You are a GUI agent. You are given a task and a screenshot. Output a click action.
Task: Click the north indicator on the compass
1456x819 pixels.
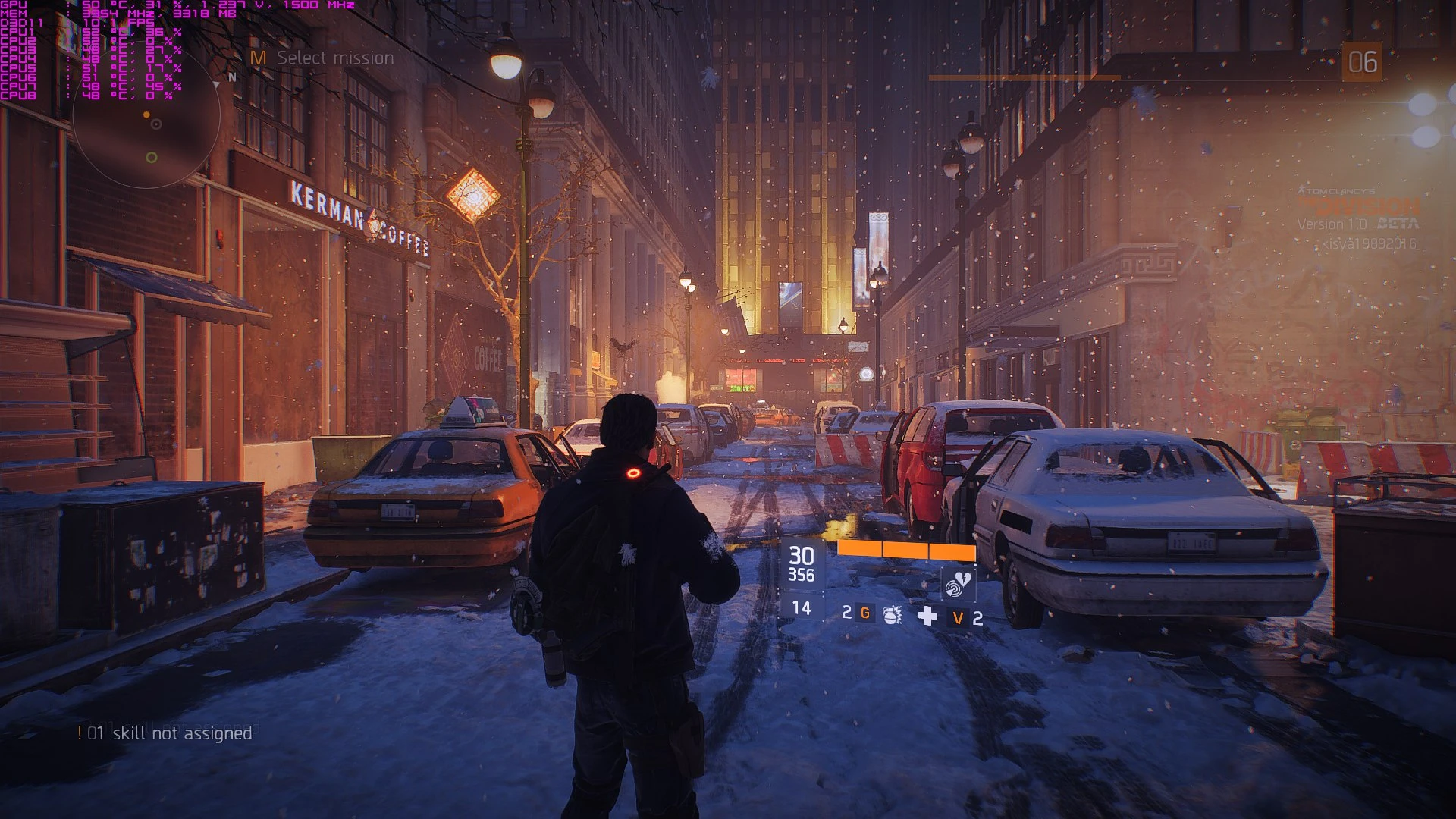234,77
